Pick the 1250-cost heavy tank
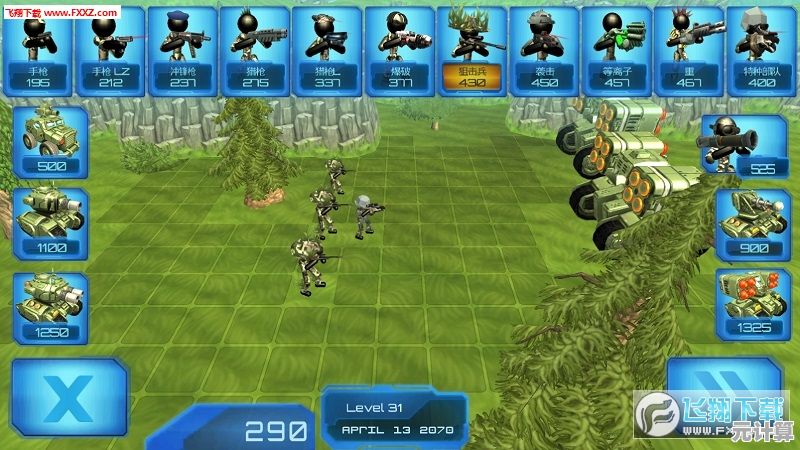 tap(50, 305)
